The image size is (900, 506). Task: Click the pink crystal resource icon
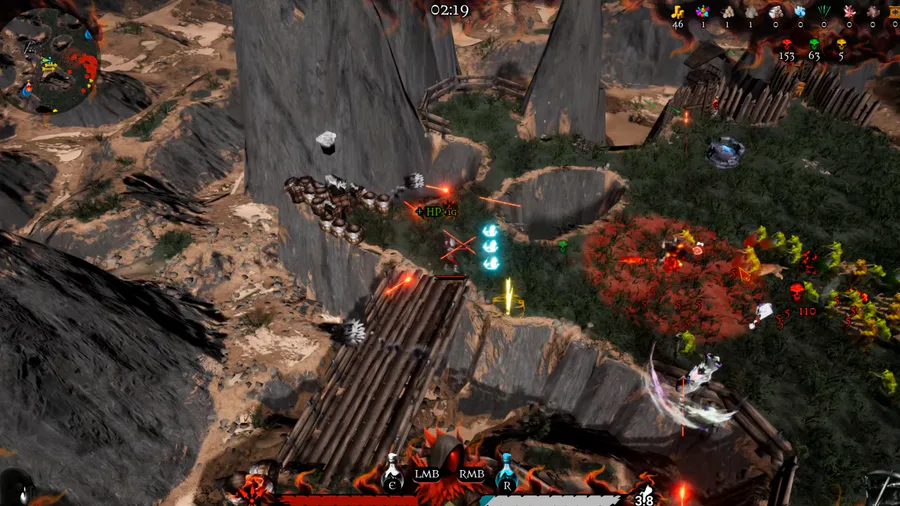[848, 12]
